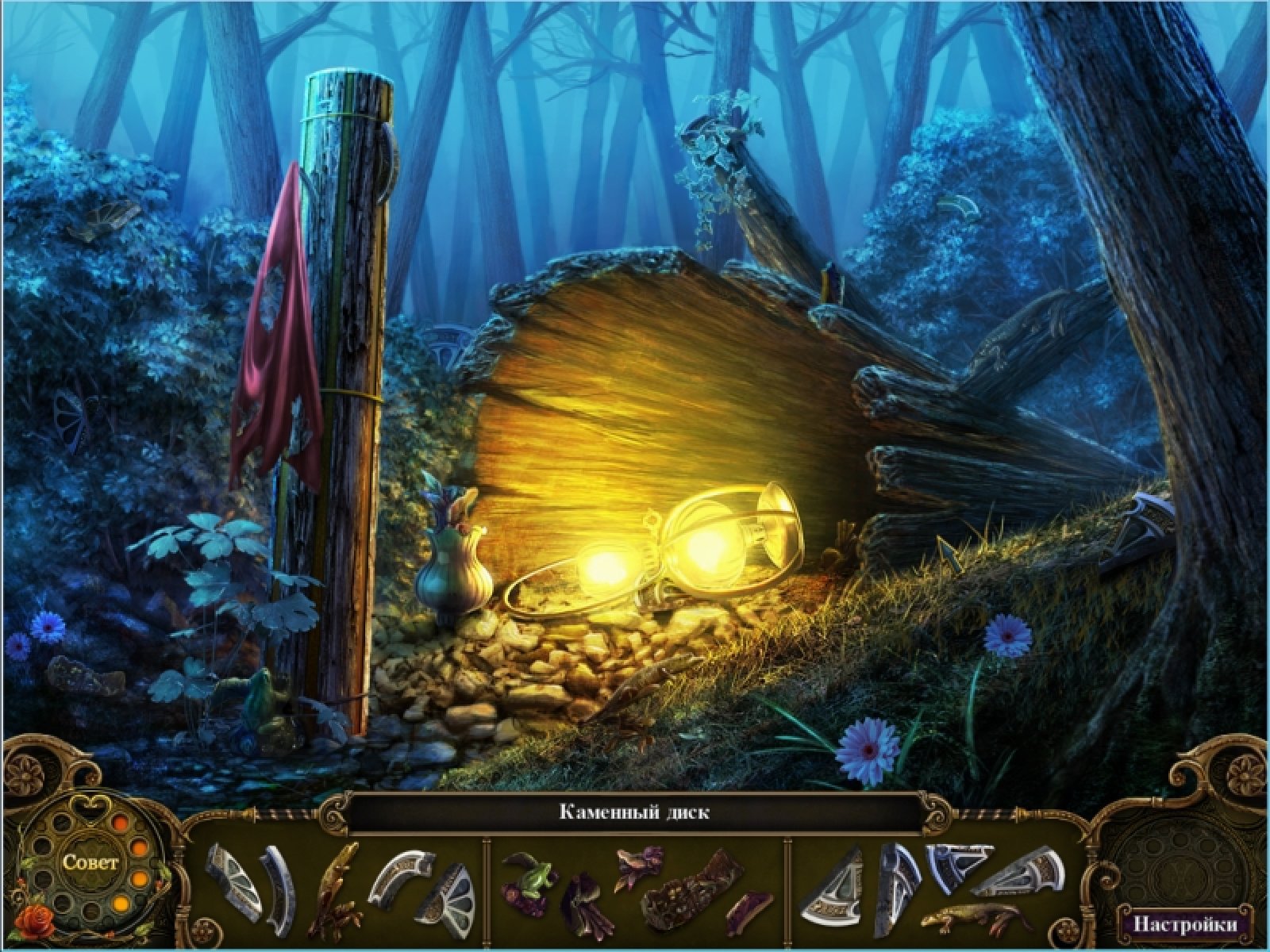Choose the purple flower fragment in the panel
This screenshot has width=1270, height=952.
coord(639,859)
